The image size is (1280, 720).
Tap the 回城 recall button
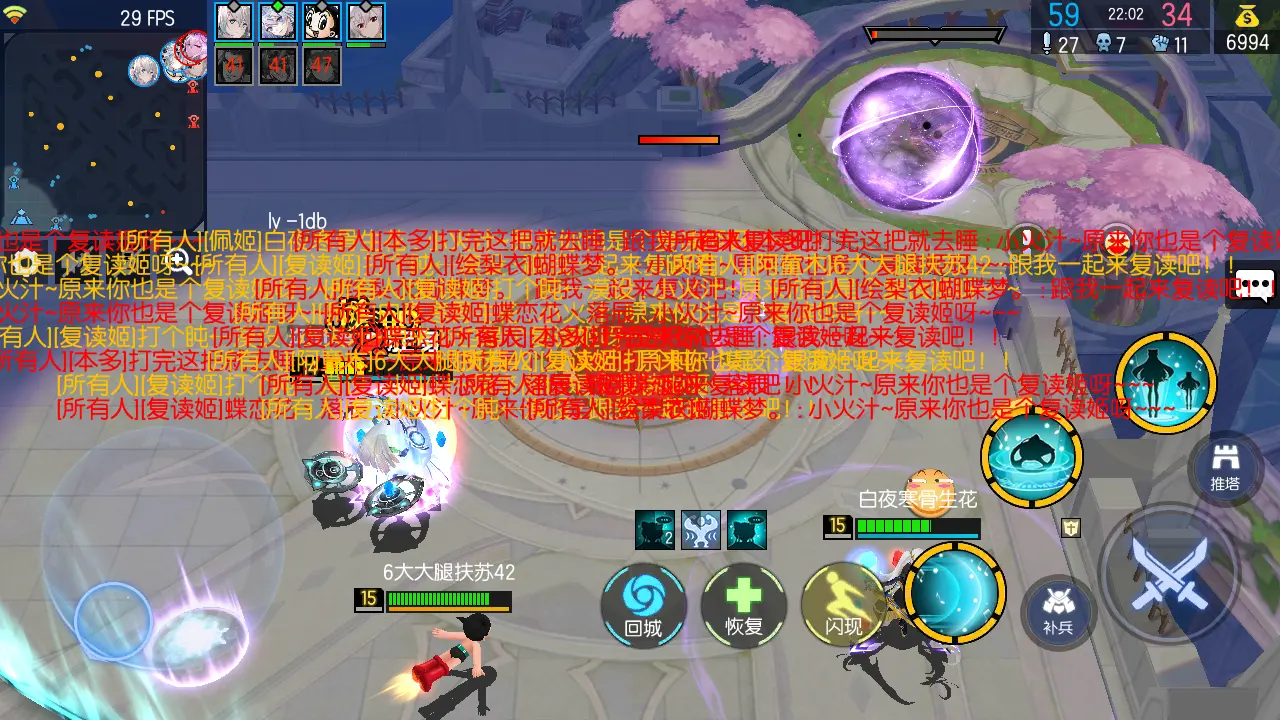pos(643,604)
